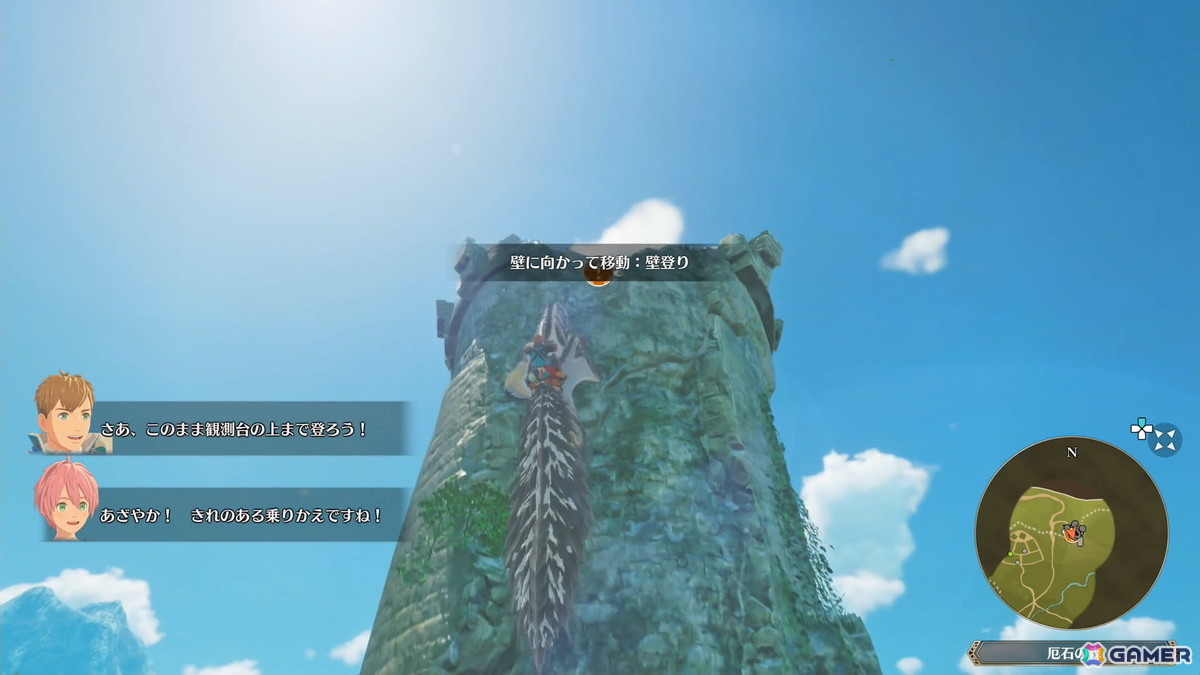Click the green dot marker on minimap
Screen dimensions: 1200x675
[x=1011, y=554]
